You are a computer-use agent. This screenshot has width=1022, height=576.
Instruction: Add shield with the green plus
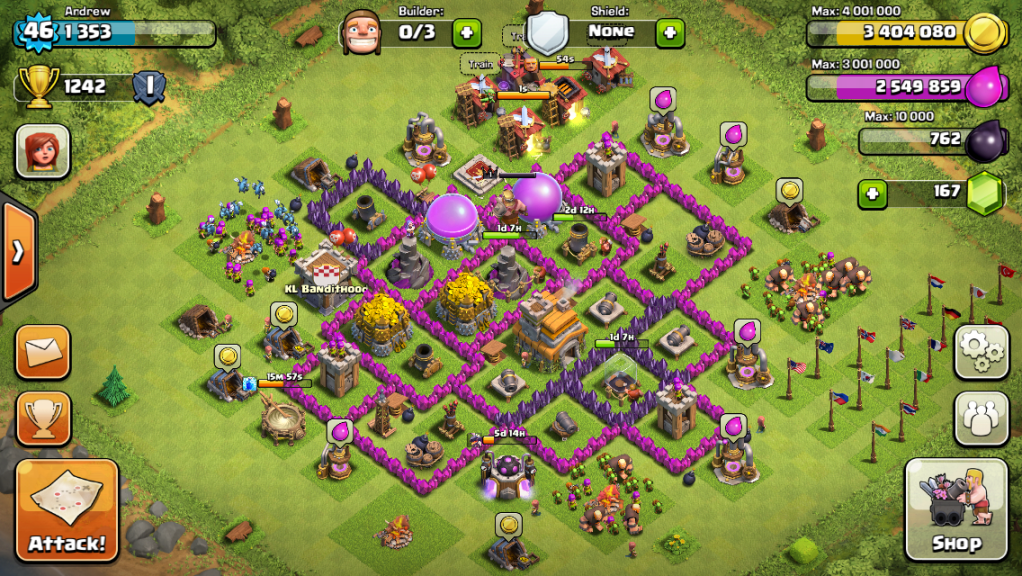pyautogui.click(x=669, y=33)
